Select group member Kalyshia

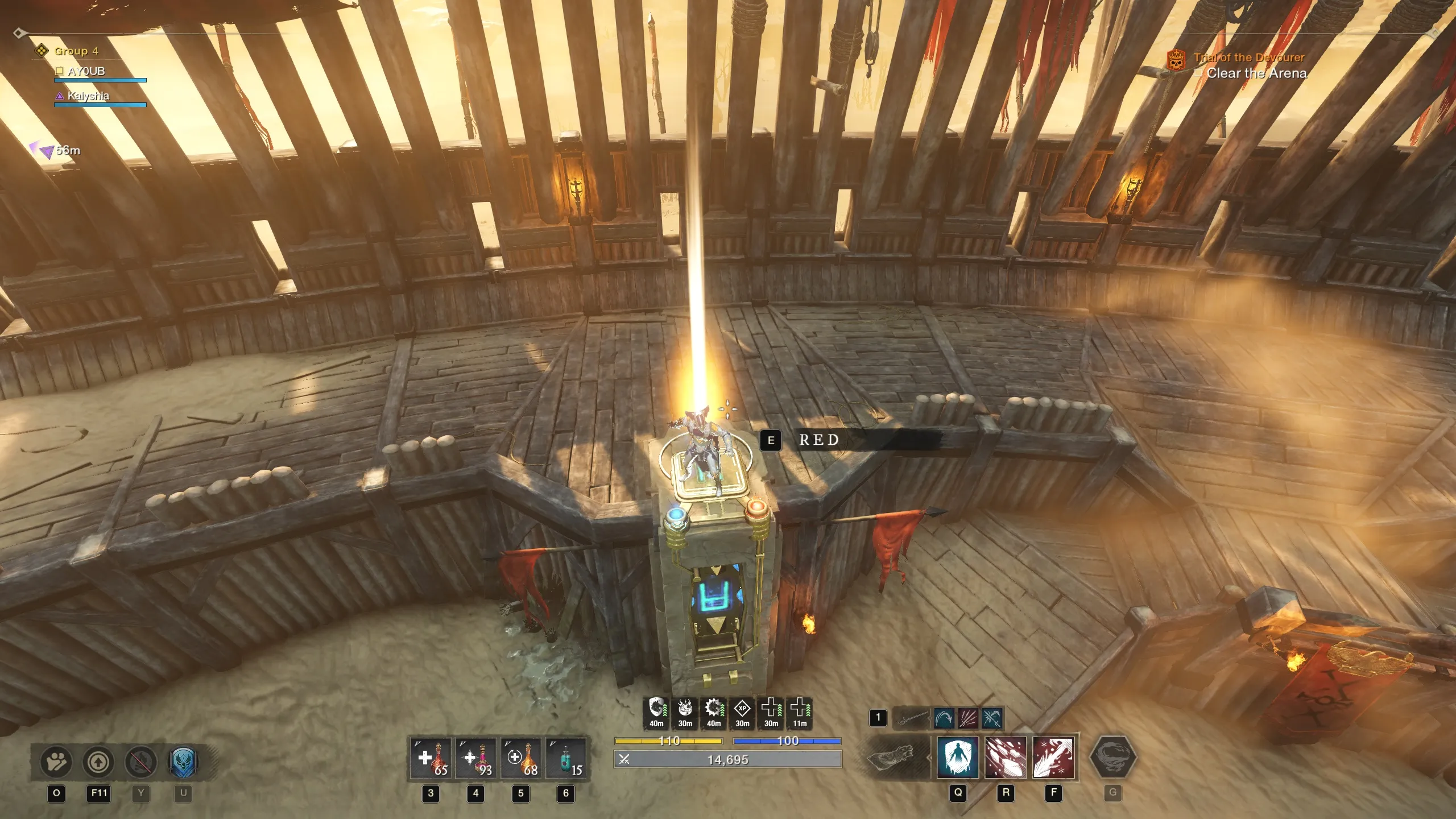click(88, 96)
